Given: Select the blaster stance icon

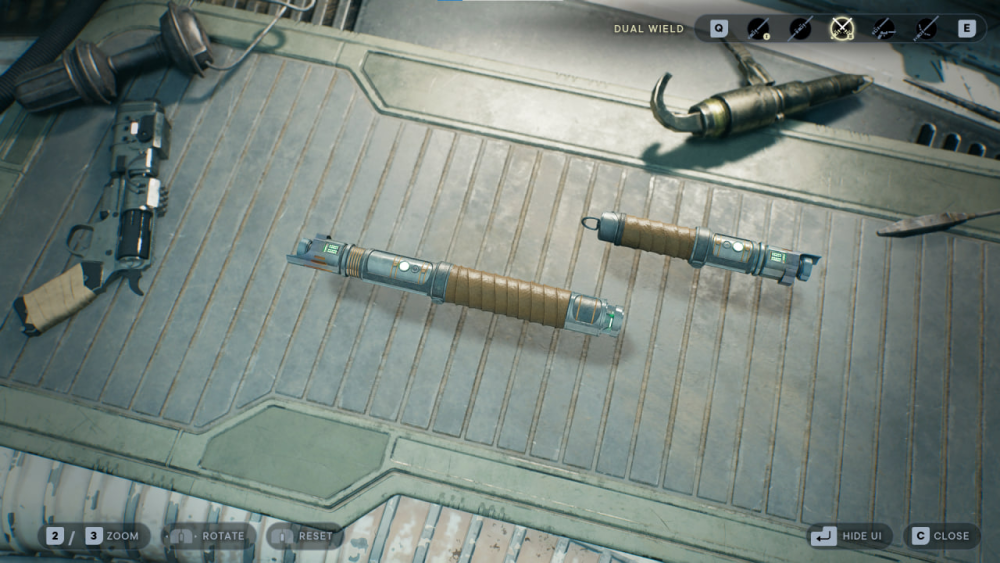Looking at the screenshot, I should pos(884,29).
